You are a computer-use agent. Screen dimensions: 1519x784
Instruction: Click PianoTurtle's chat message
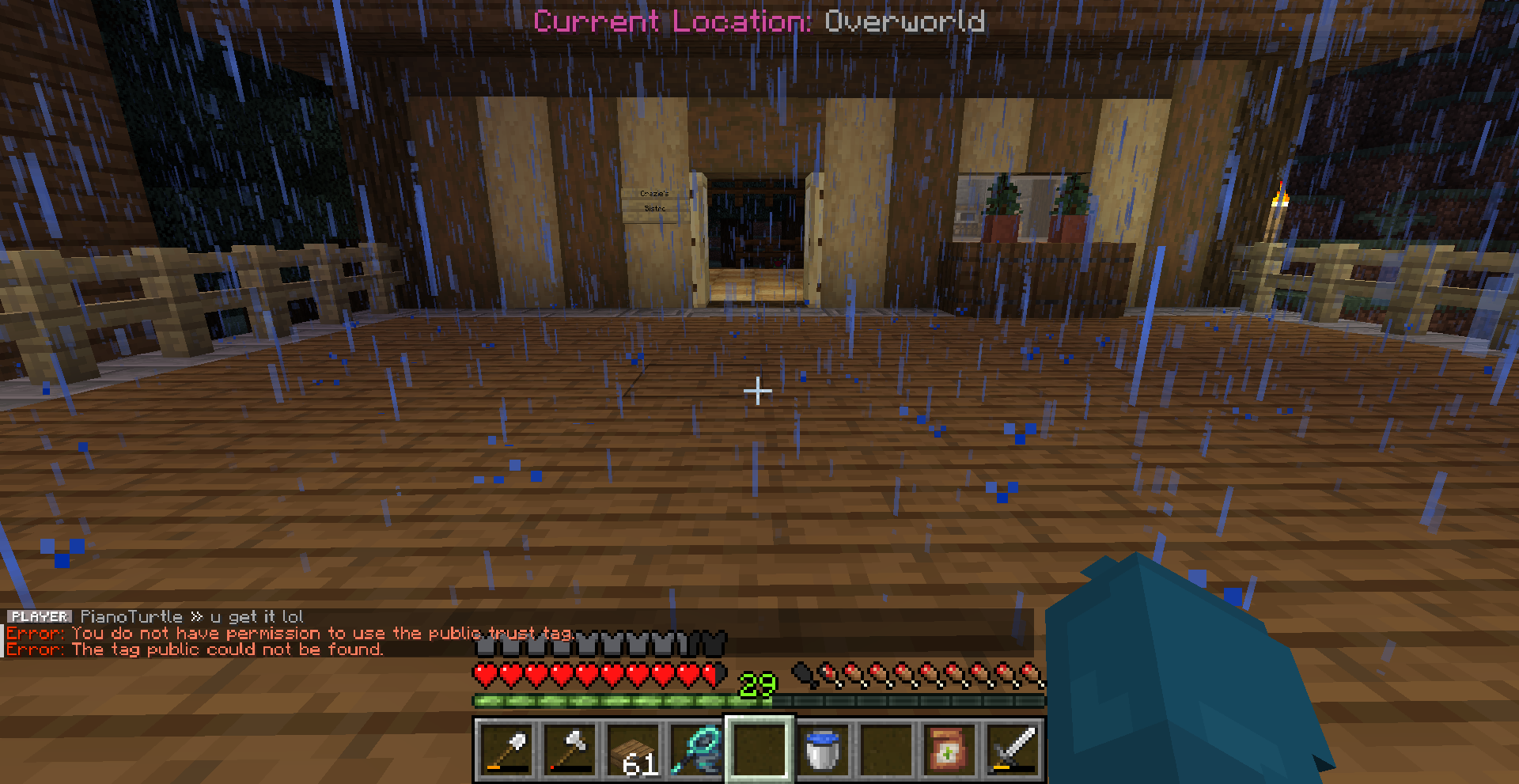191,616
